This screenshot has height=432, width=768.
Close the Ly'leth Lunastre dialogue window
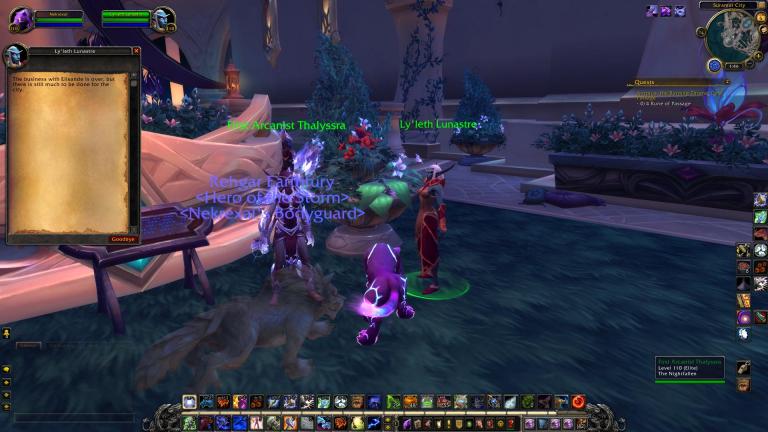coord(135,51)
